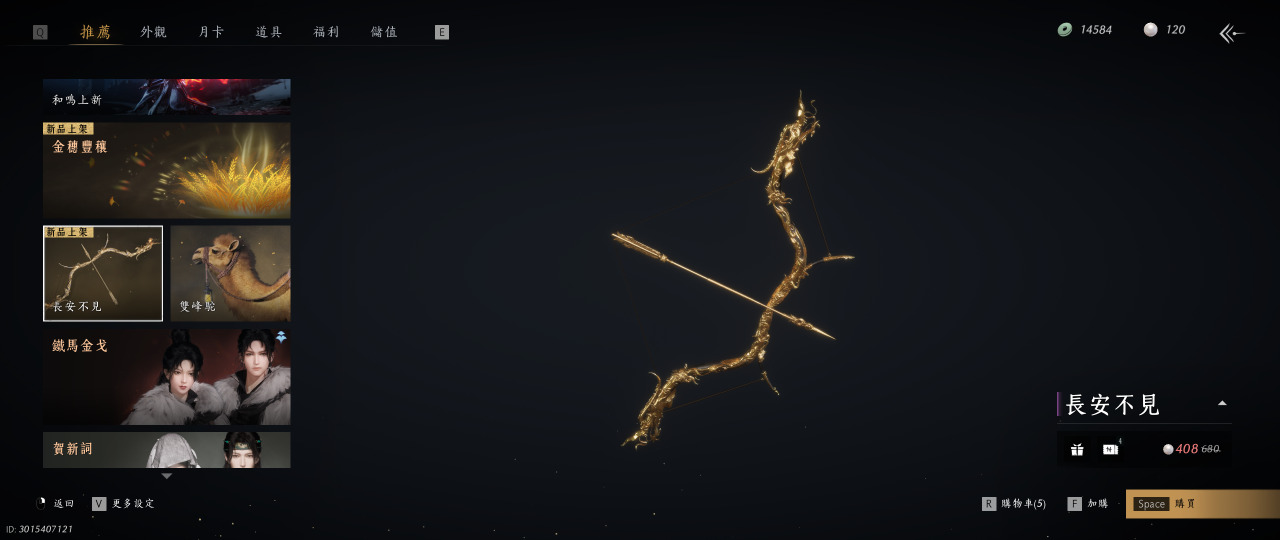The width and height of the screenshot is (1280, 540).
Task: Add the item to cart with 加購
Action: 1088,504
